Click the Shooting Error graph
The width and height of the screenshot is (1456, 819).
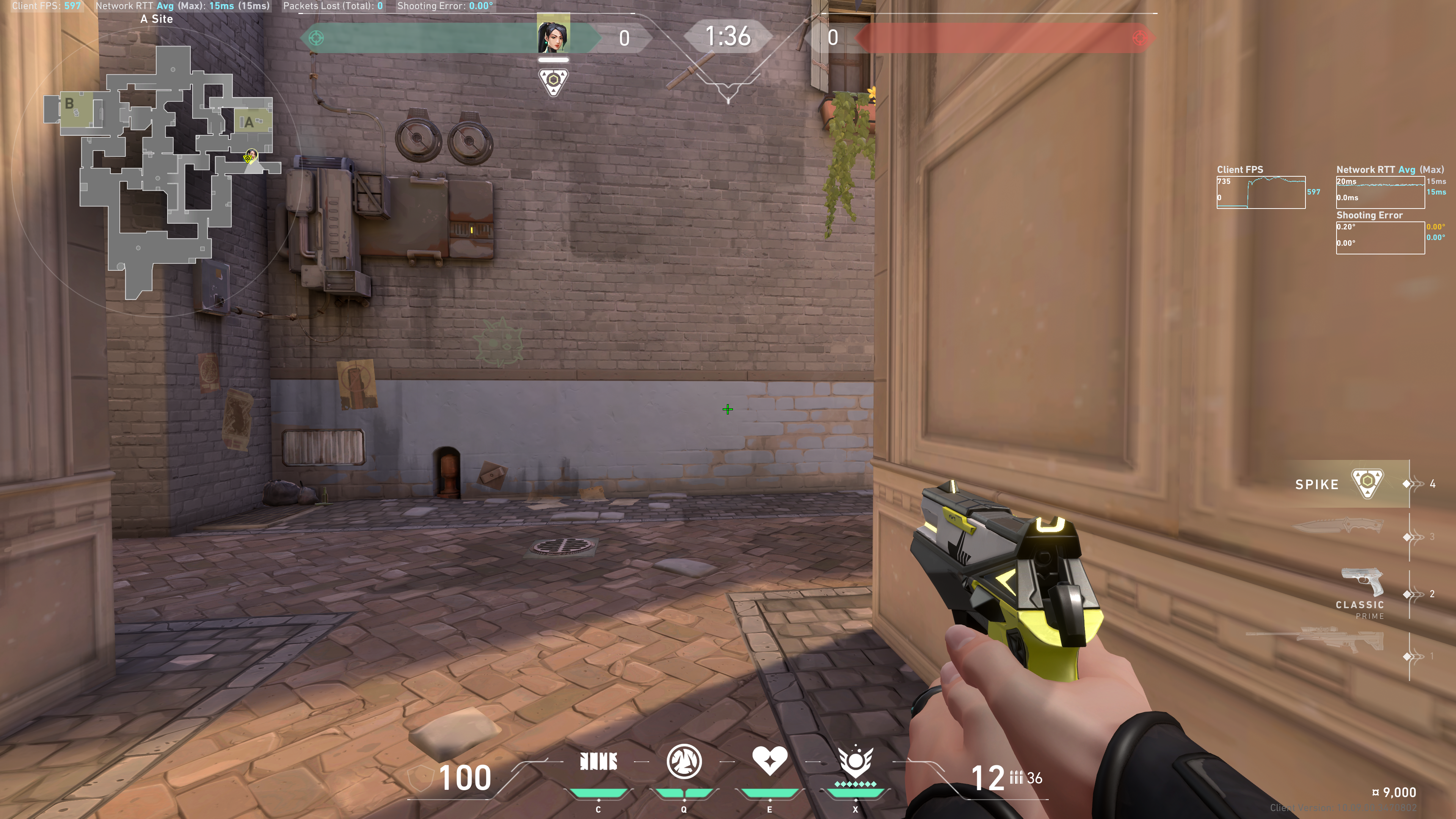pos(1380,238)
